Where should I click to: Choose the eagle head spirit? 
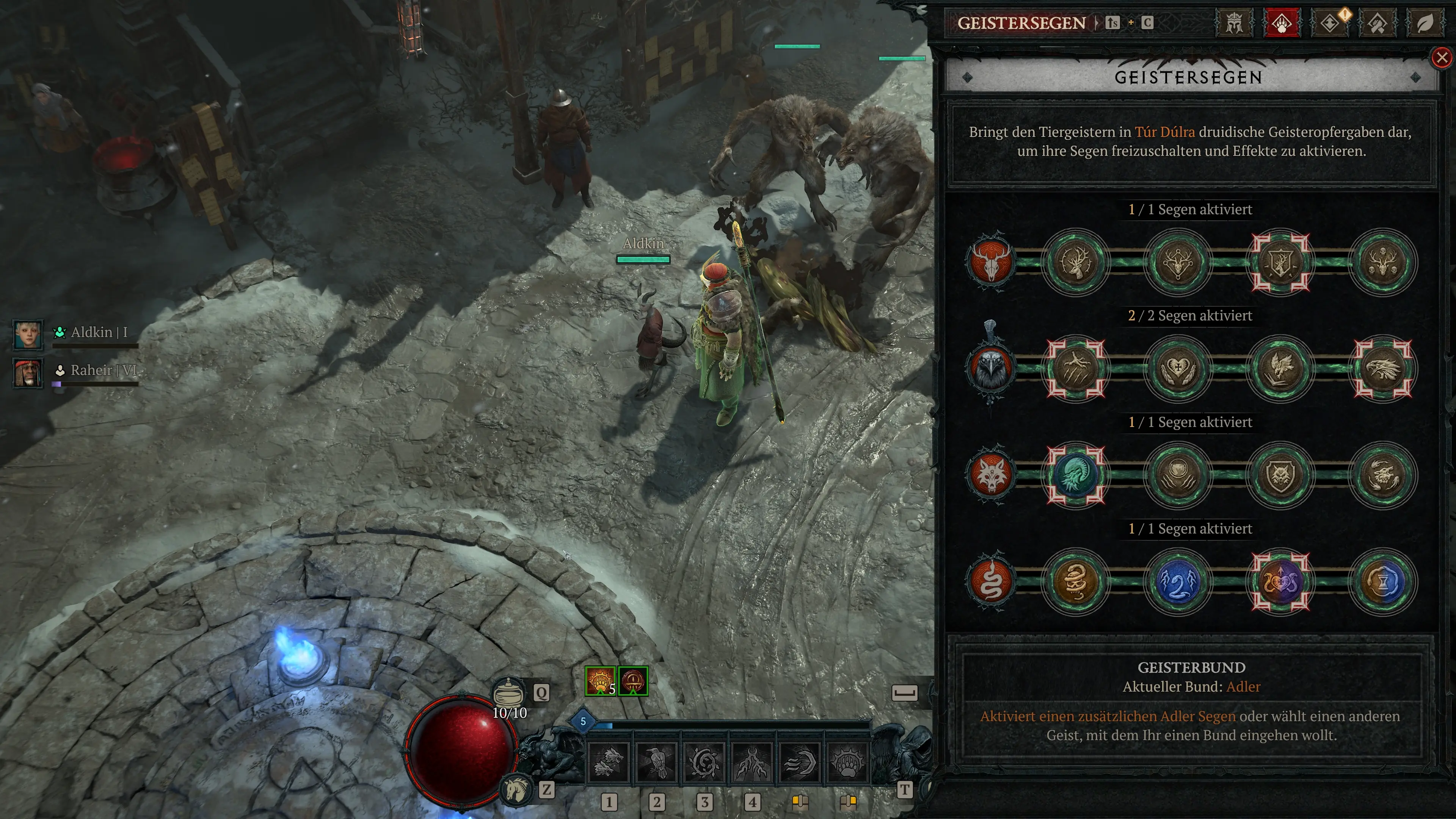coord(991,369)
